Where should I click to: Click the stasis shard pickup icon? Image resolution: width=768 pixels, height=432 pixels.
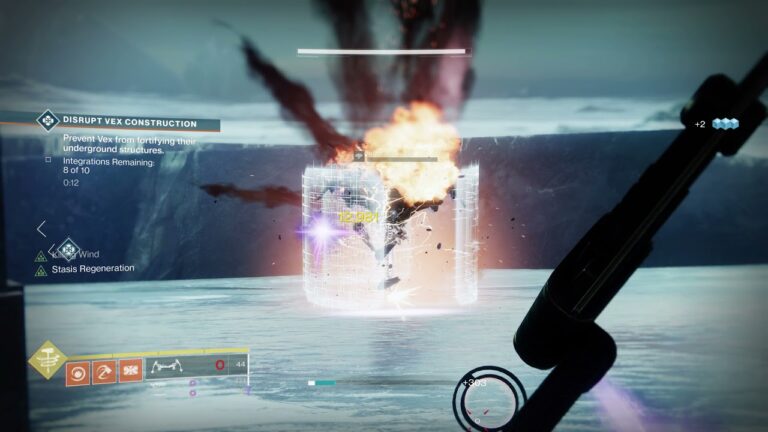click(725, 124)
